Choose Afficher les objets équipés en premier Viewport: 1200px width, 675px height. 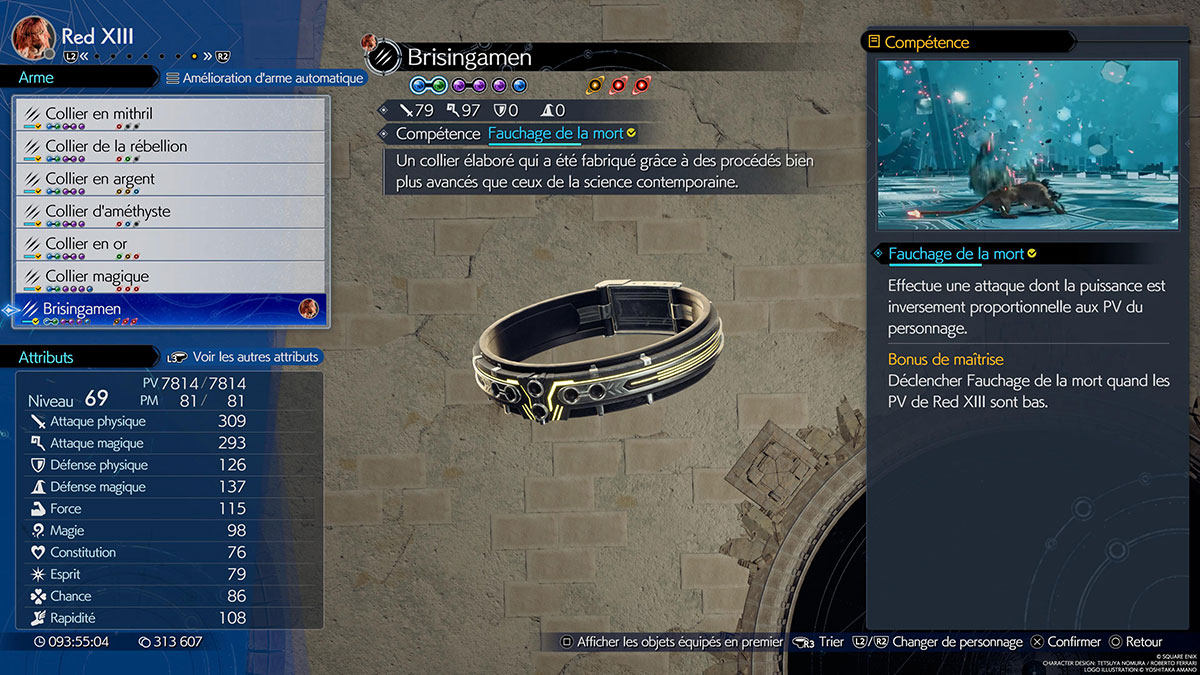[x=671, y=642]
